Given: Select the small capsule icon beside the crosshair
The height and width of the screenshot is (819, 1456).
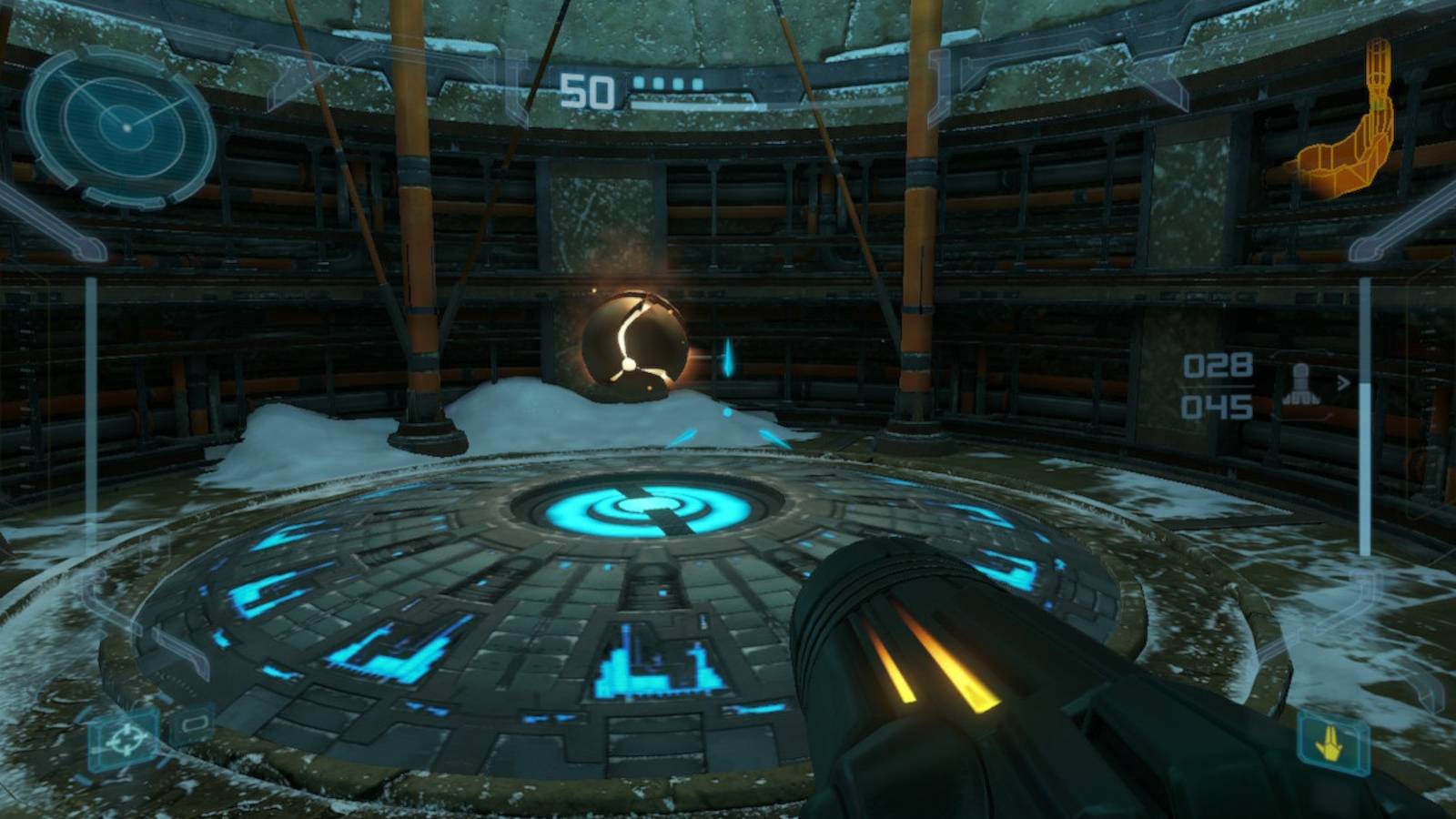Looking at the screenshot, I should (x=195, y=724).
